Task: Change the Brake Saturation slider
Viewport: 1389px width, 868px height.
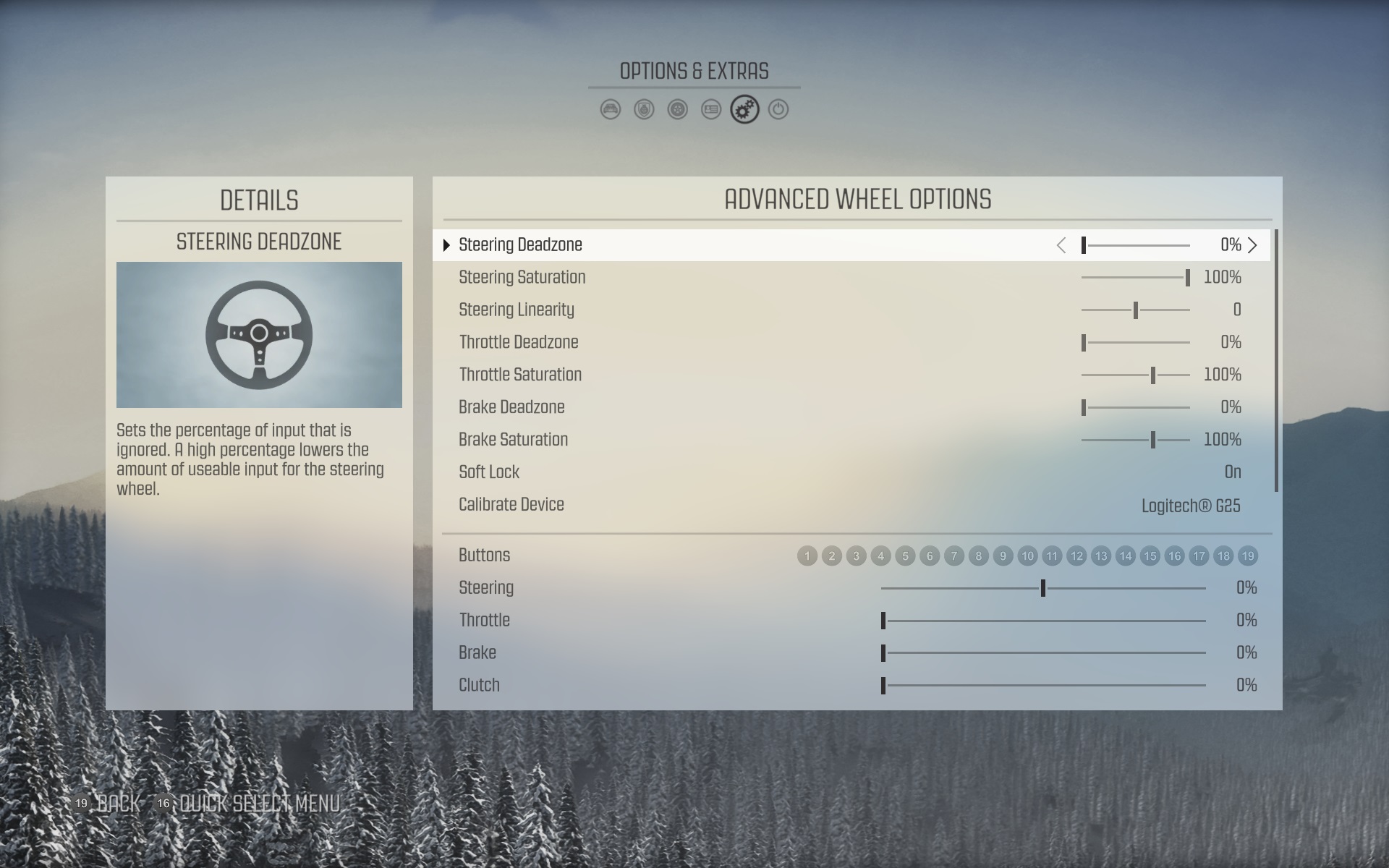Action: pos(1136,440)
